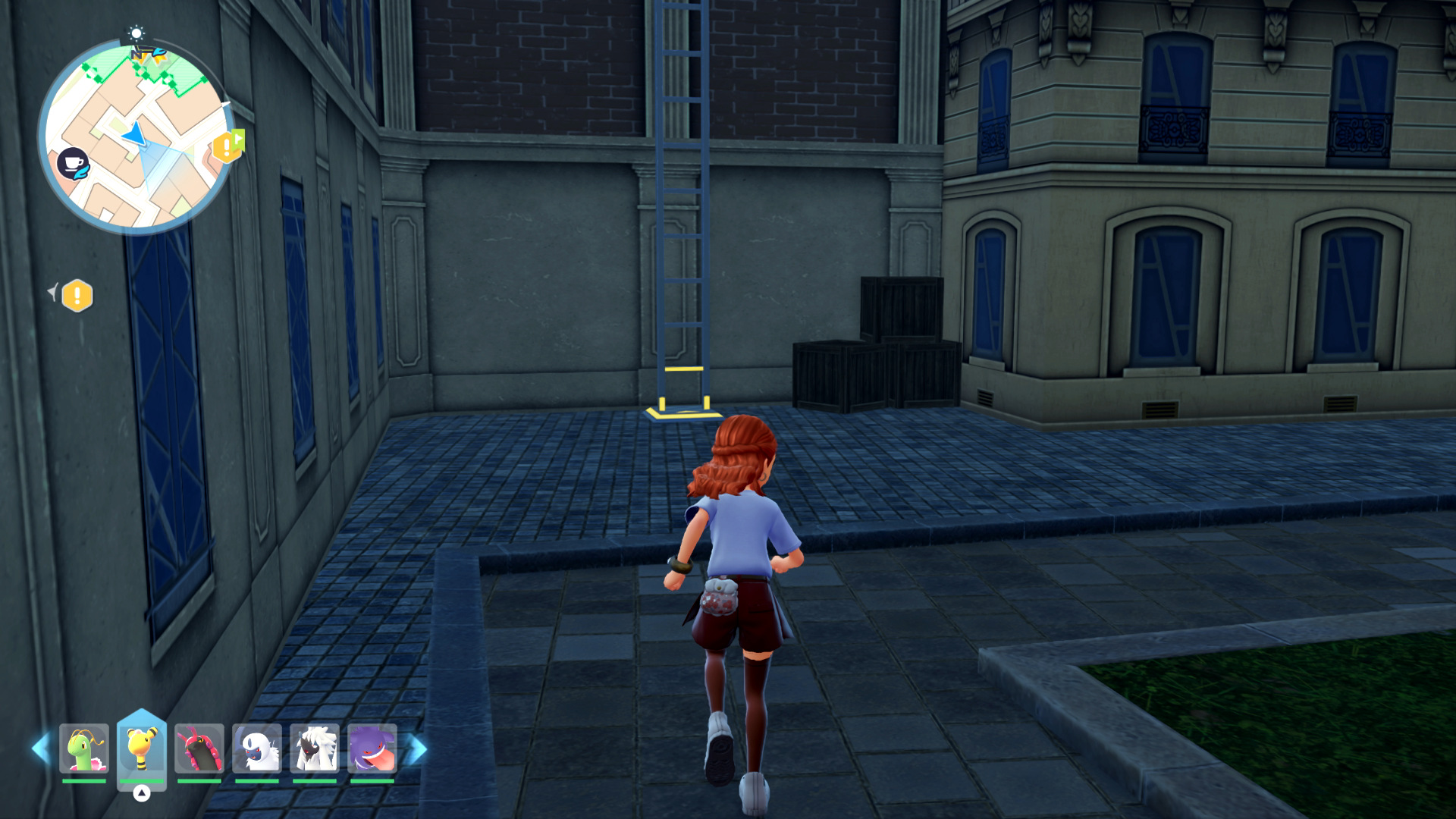Click the yellow quest marker with green flag

(228, 146)
